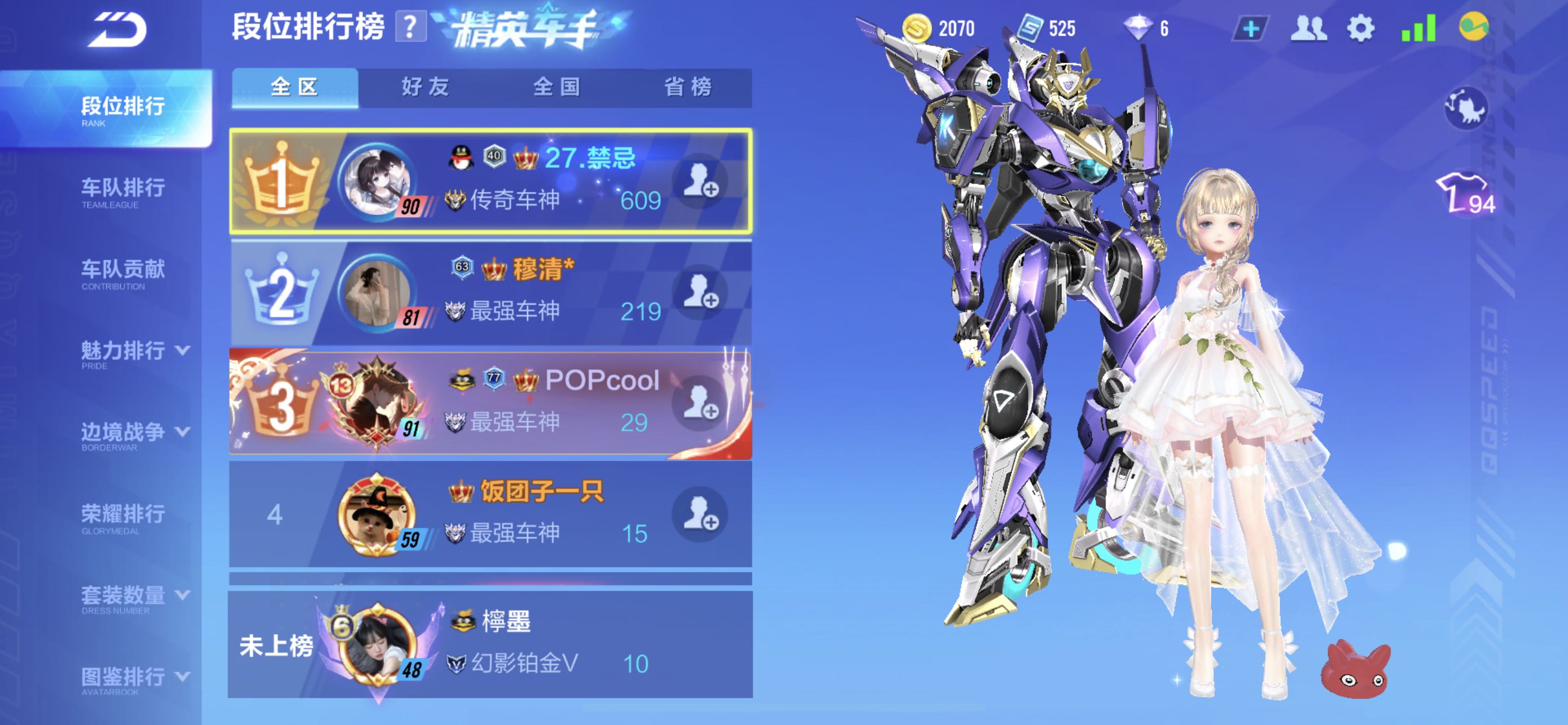Image resolution: width=1568 pixels, height=725 pixels.
Task: Expand the 图鉴排行 avatar book menu
Action: [x=134, y=679]
